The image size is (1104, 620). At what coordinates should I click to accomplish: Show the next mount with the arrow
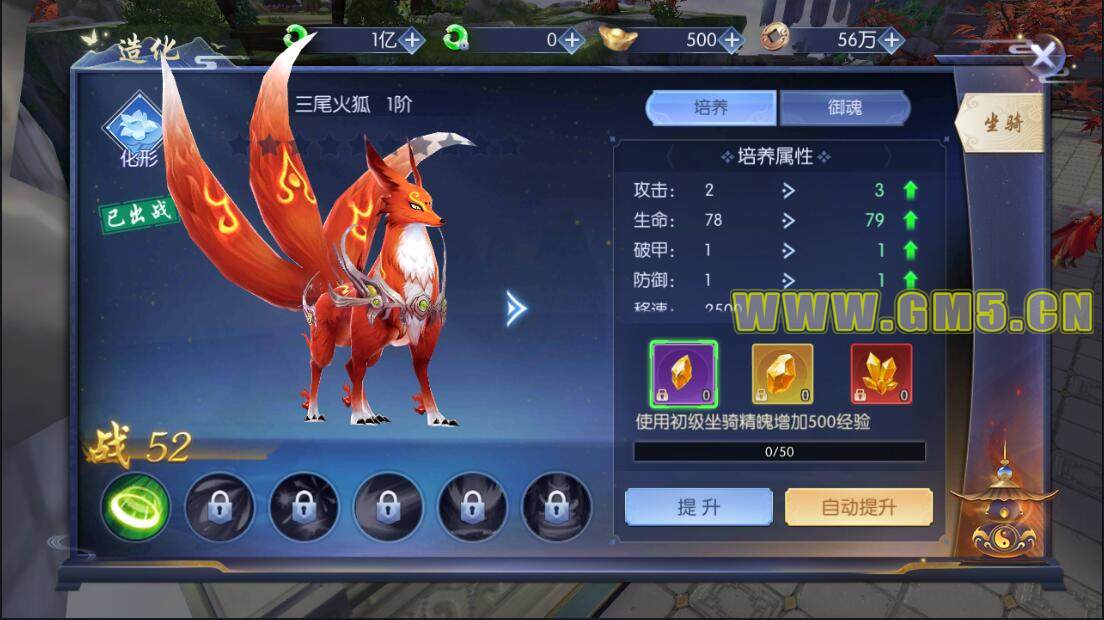point(516,309)
